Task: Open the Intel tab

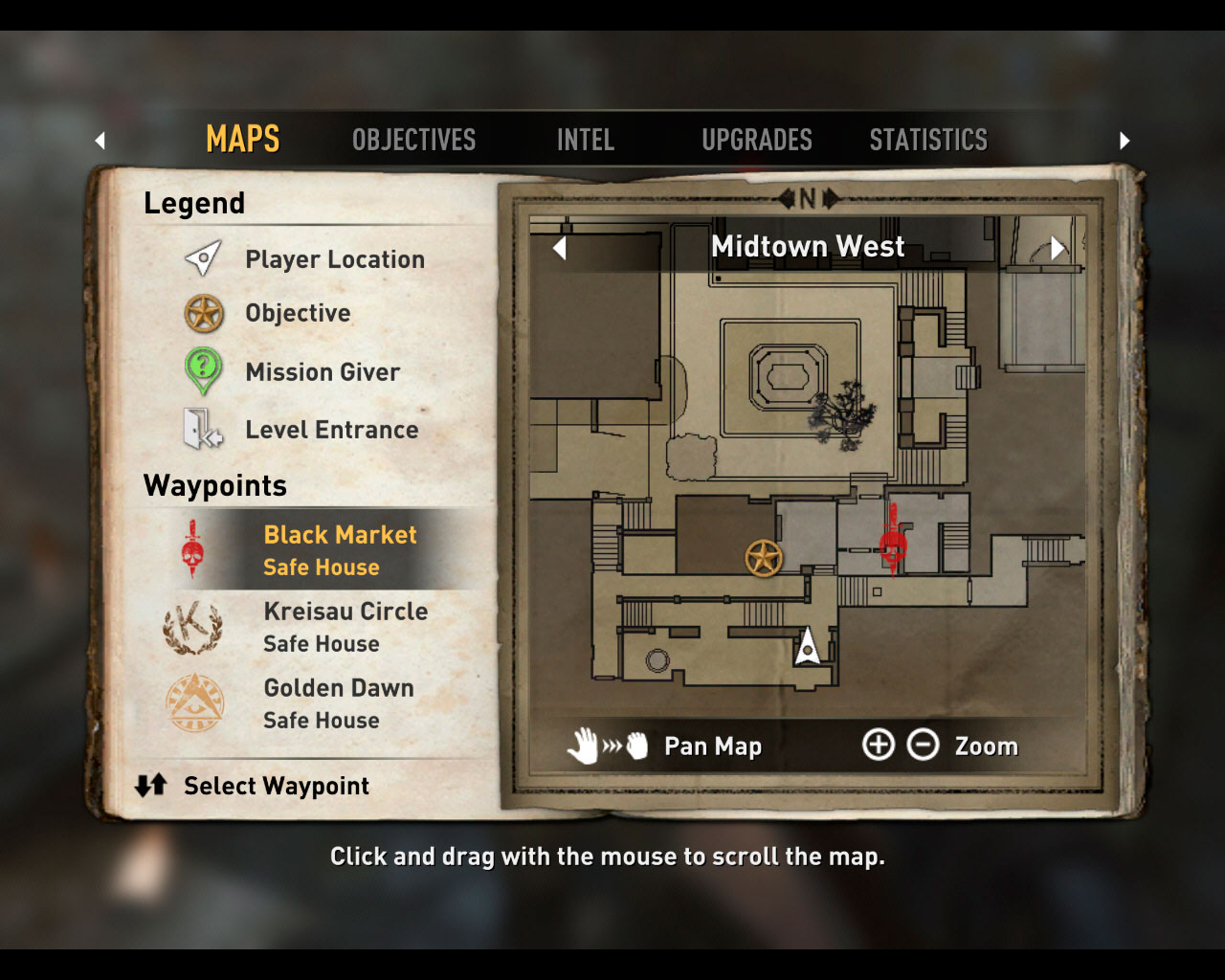Action: 585,140
